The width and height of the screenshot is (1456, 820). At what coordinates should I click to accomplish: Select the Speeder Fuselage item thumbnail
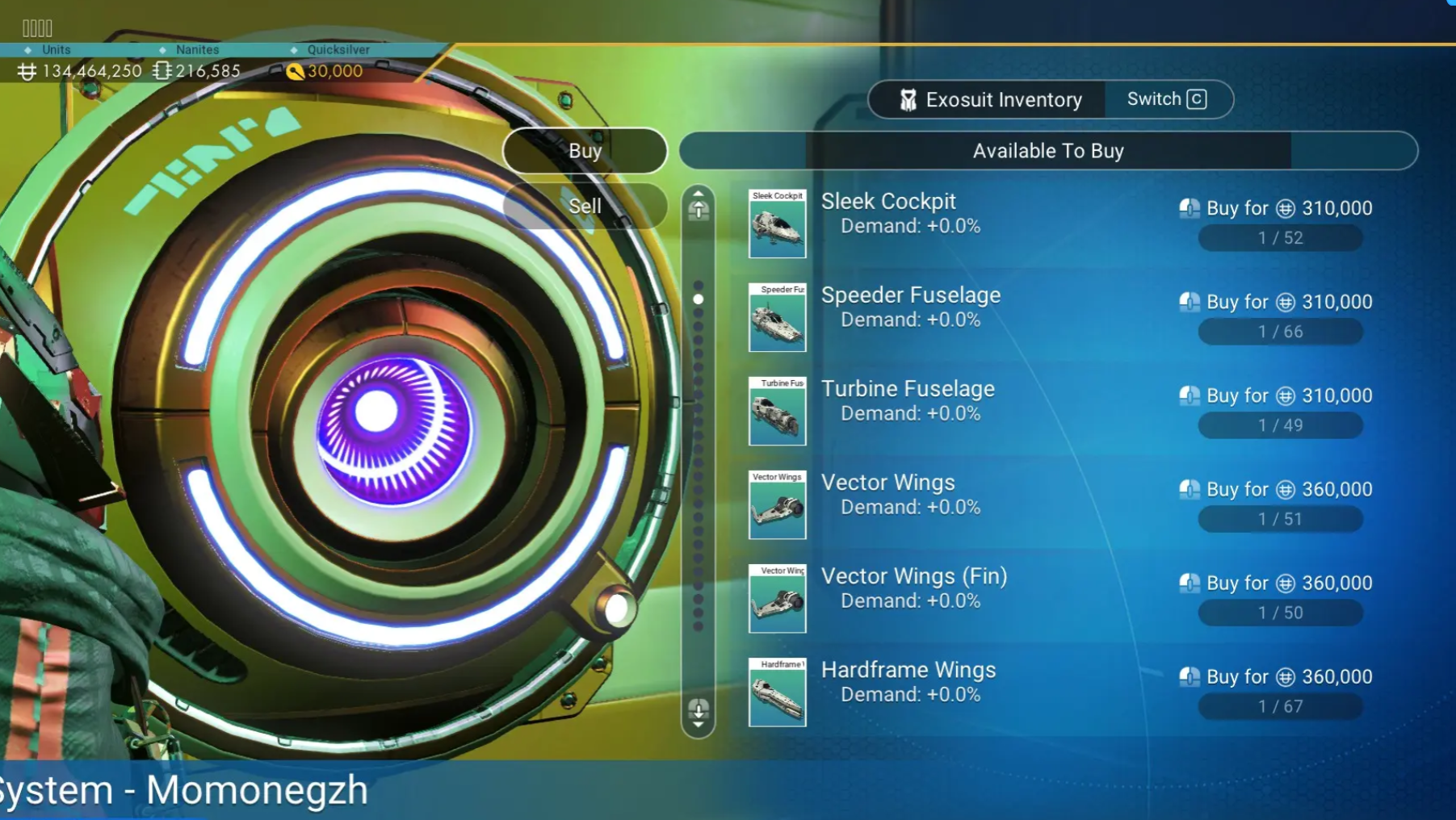(x=777, y=318)
